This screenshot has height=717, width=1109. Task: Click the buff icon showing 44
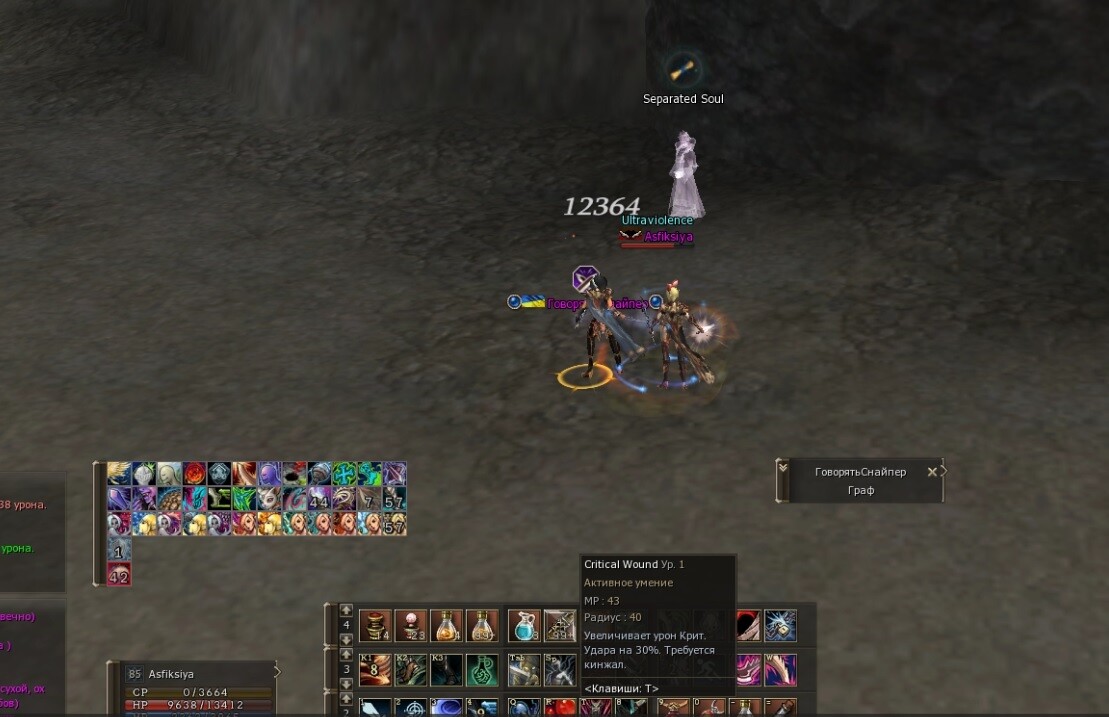coord(320,499)
